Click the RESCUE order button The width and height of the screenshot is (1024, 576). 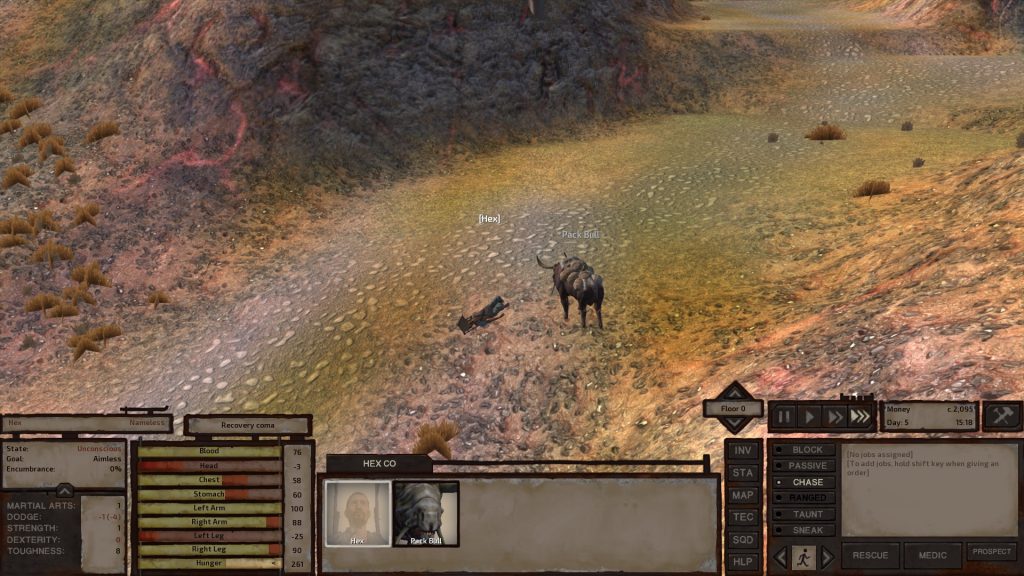point(870,556)
